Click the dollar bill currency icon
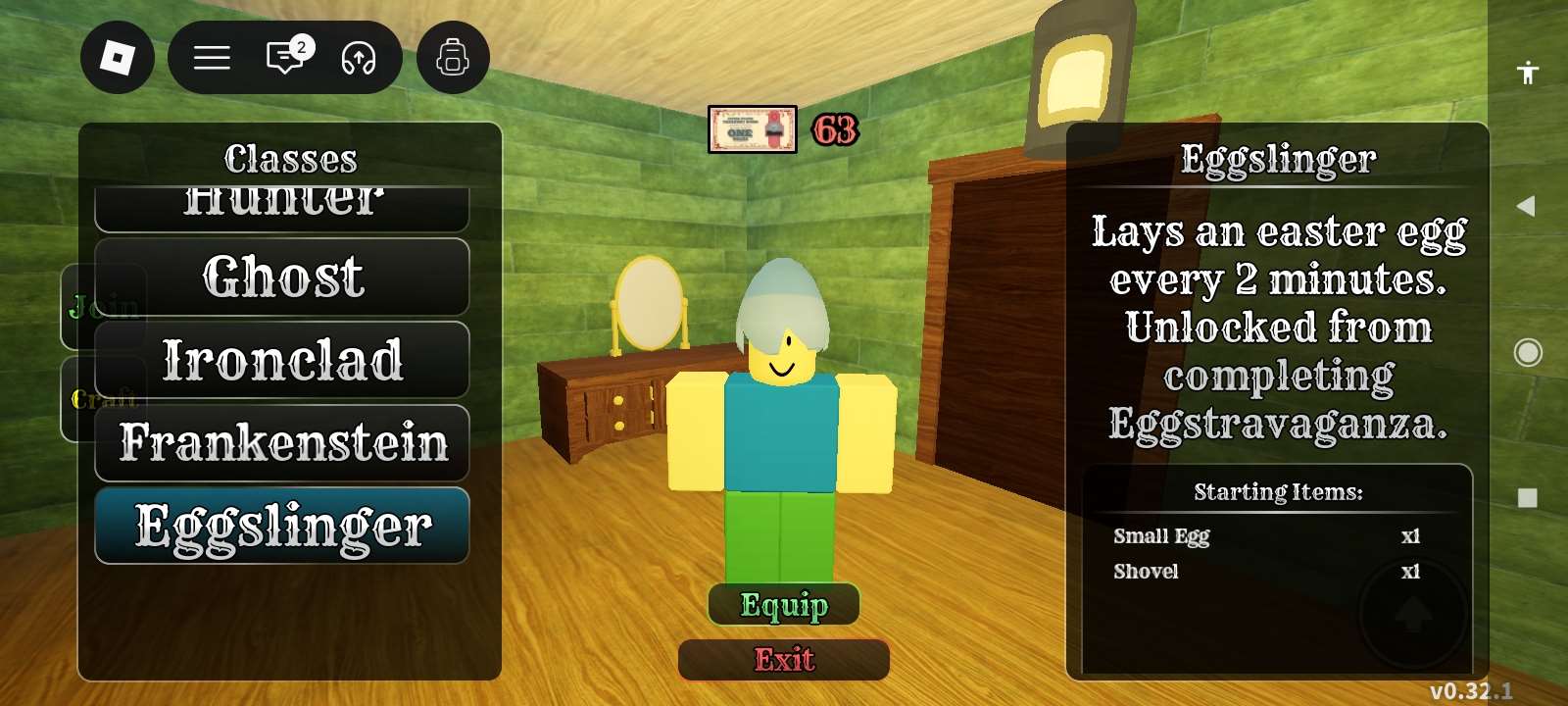The image size is (1568, 706). (x=753, y=130)
